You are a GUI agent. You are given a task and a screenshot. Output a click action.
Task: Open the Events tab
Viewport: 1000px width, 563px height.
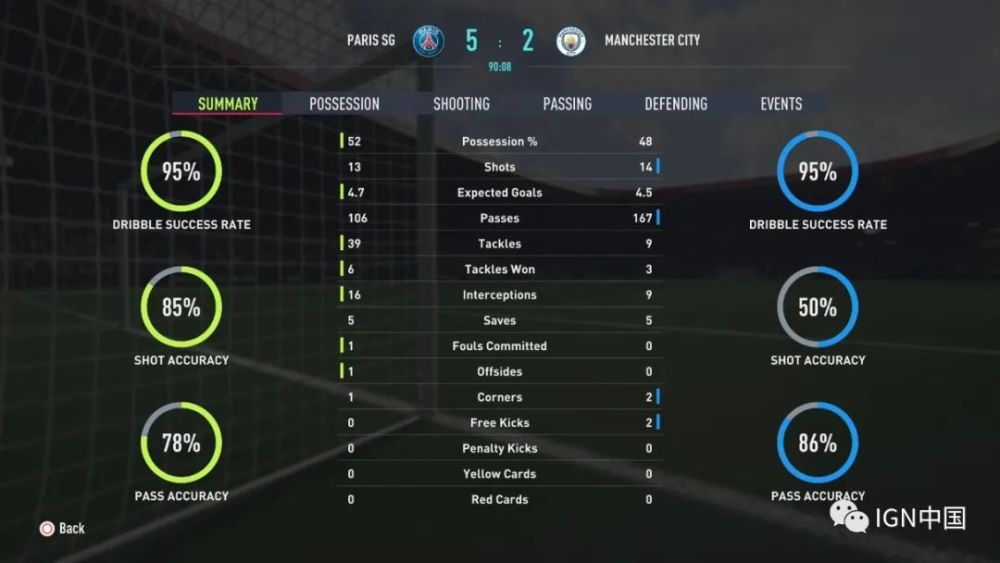781,104
